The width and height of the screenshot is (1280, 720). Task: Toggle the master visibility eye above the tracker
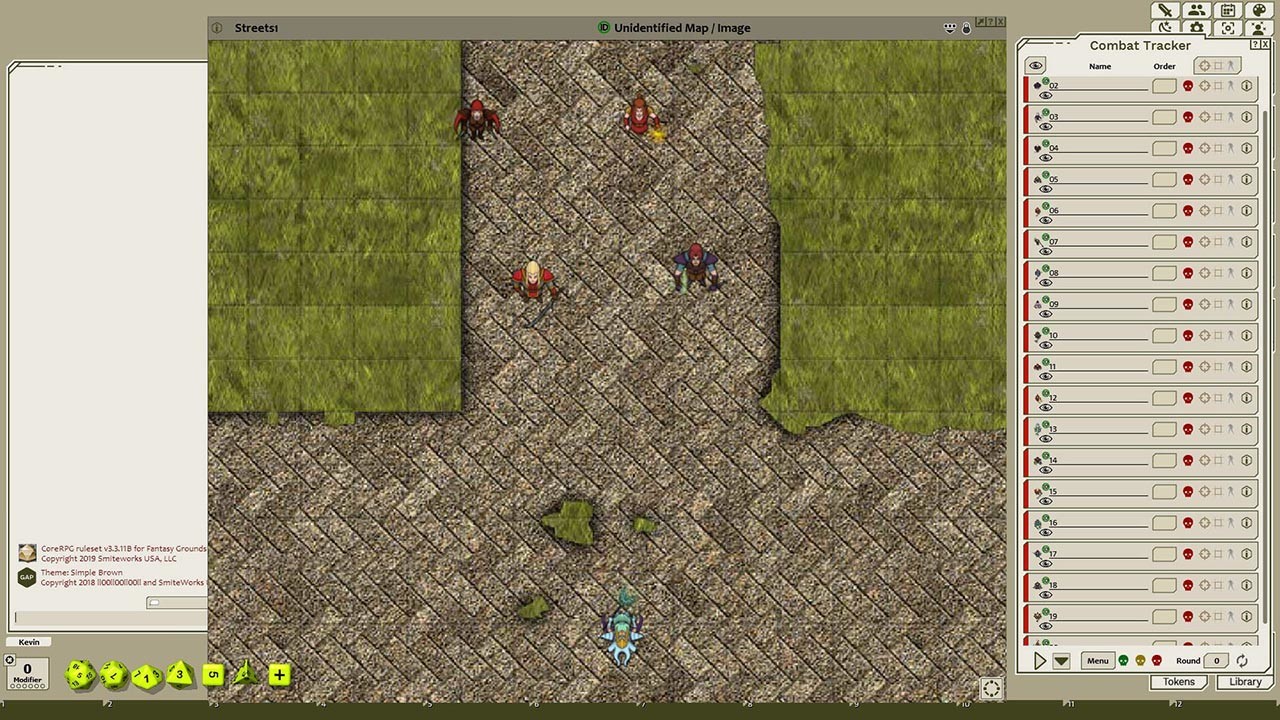tap(1035, 65)
